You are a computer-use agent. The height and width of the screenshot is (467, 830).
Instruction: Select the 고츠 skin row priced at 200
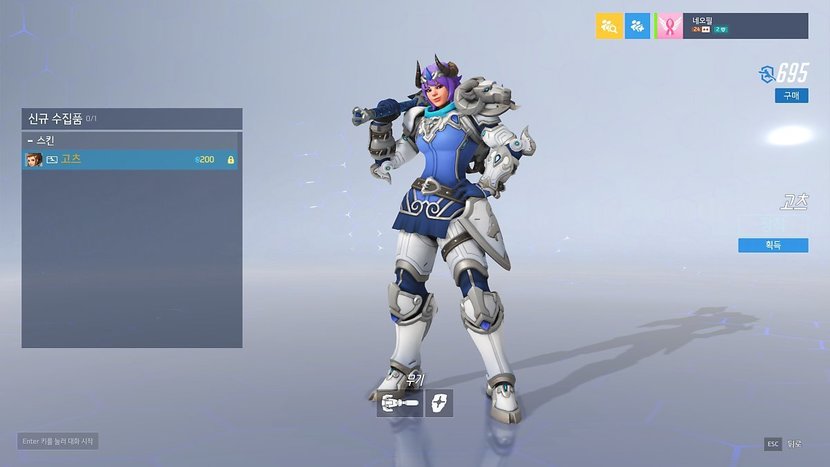click(x=130, y=159)
